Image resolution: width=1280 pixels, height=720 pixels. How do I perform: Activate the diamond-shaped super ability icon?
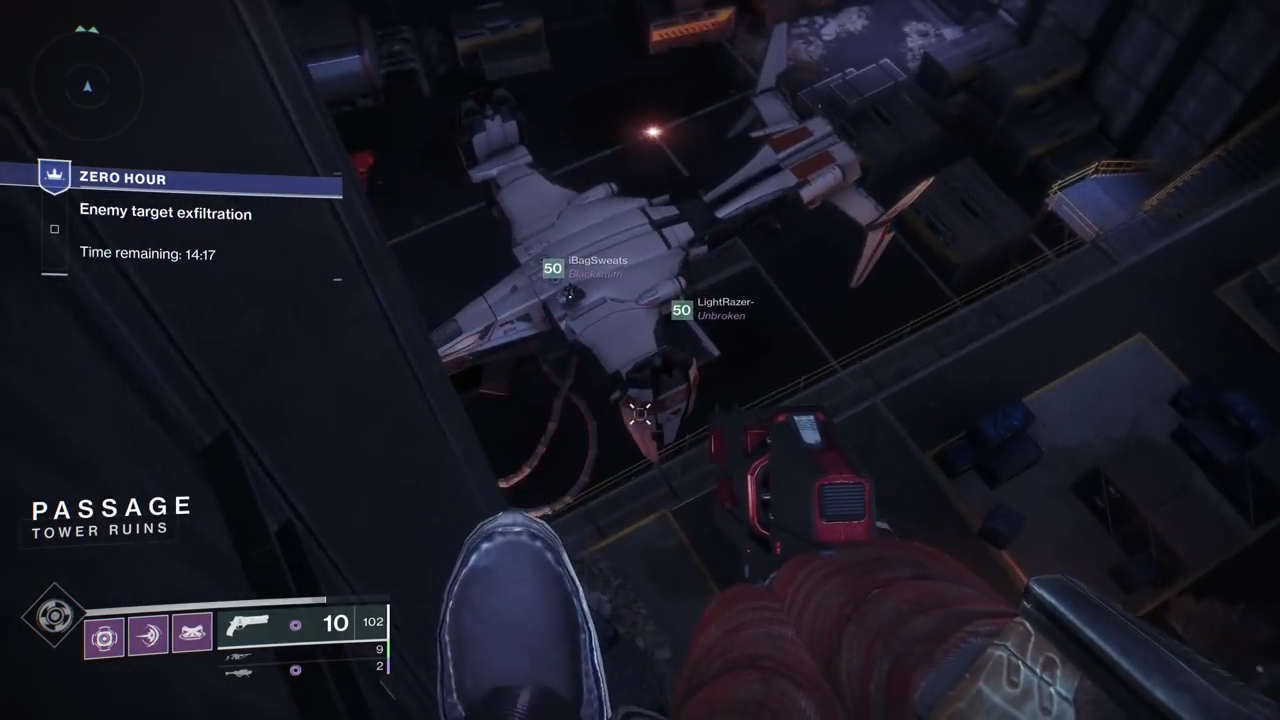53,616
